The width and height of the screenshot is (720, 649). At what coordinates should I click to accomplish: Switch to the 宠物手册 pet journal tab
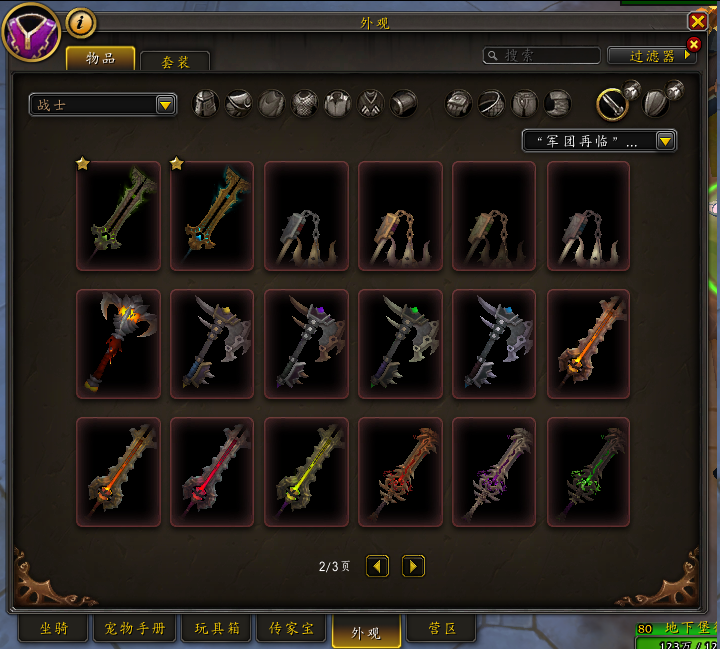click(134, 629)
